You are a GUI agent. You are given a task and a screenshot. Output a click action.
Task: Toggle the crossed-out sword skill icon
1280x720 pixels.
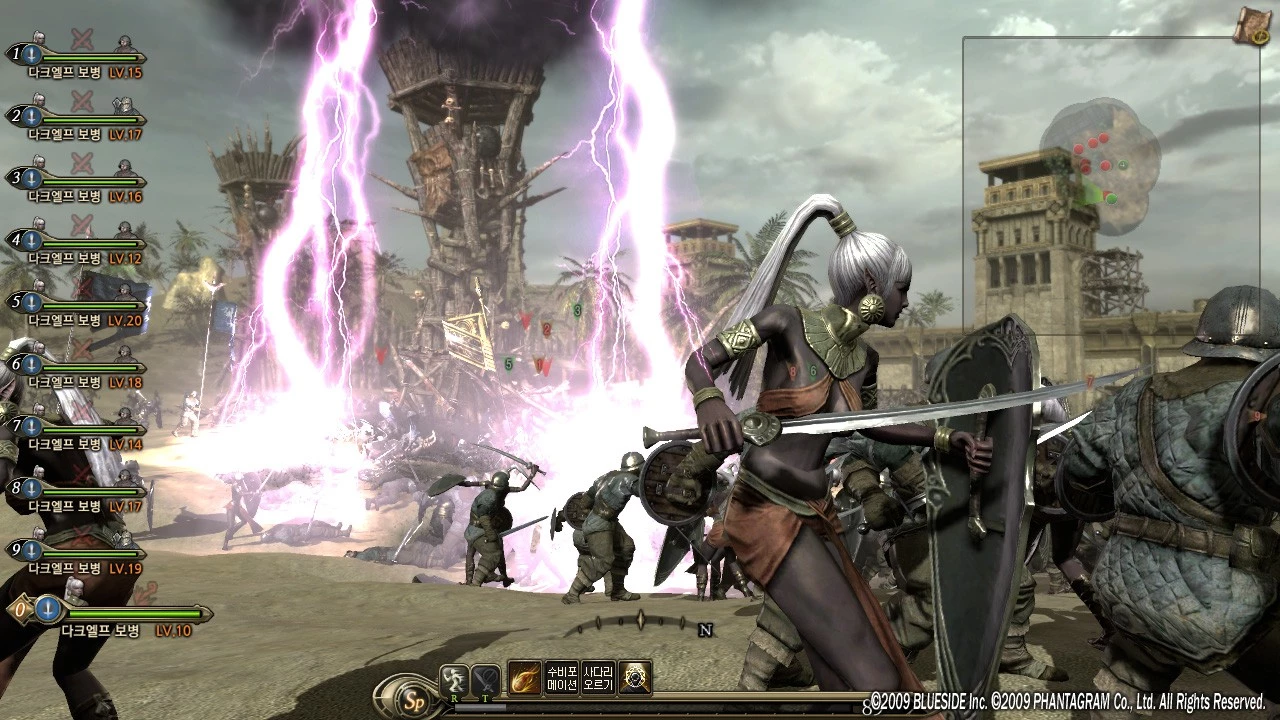coord(486,679)
